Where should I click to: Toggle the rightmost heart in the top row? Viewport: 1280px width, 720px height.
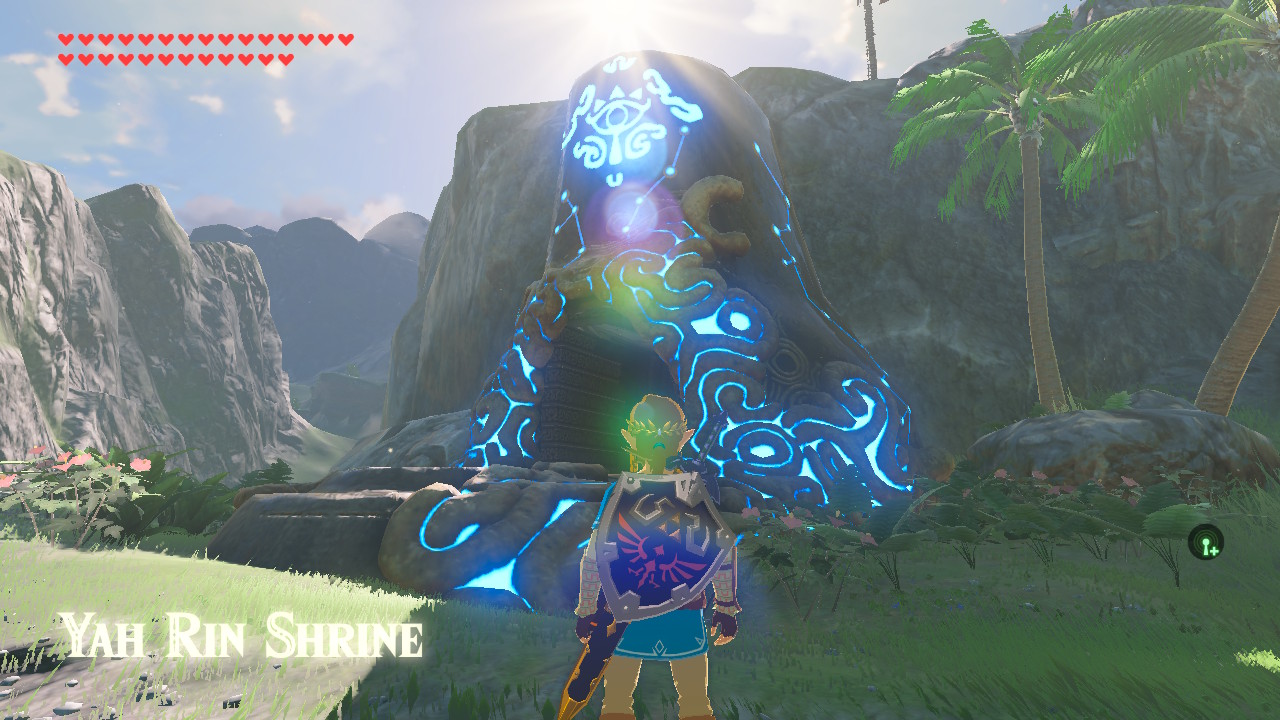coord(345,39)
